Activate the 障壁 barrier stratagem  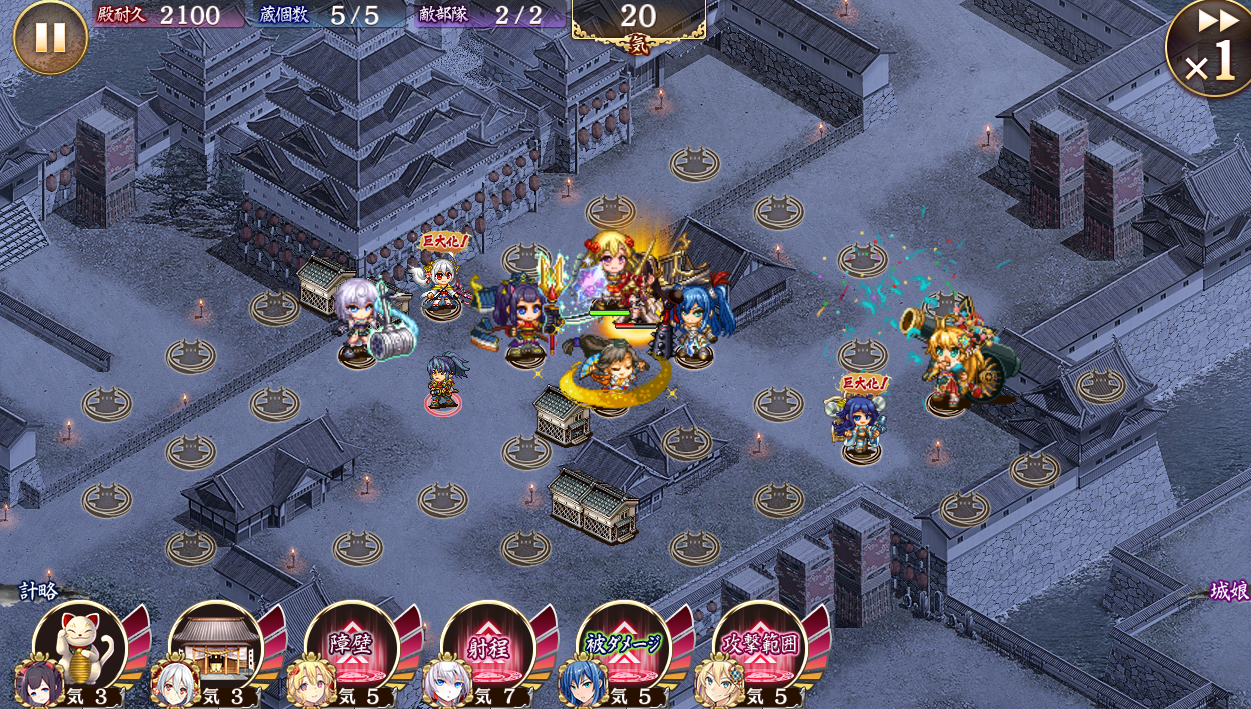tap(352, 646)
